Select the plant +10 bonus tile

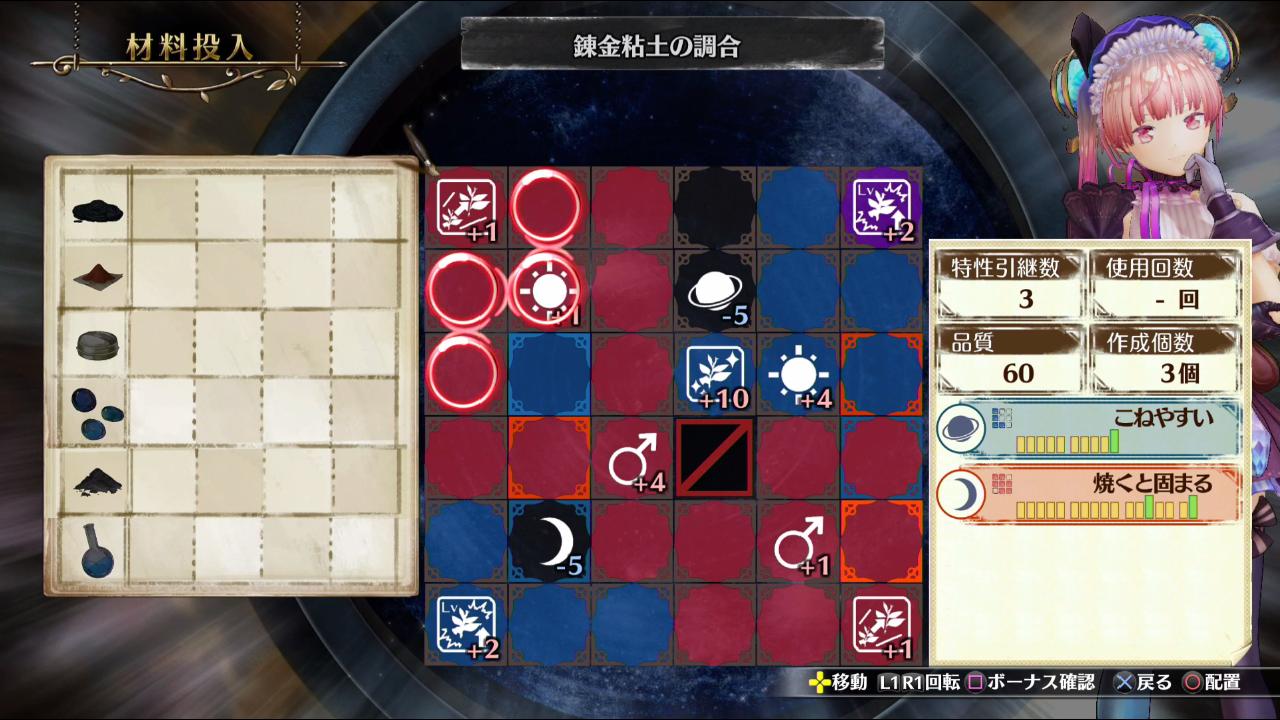click(x=714, y=375)
